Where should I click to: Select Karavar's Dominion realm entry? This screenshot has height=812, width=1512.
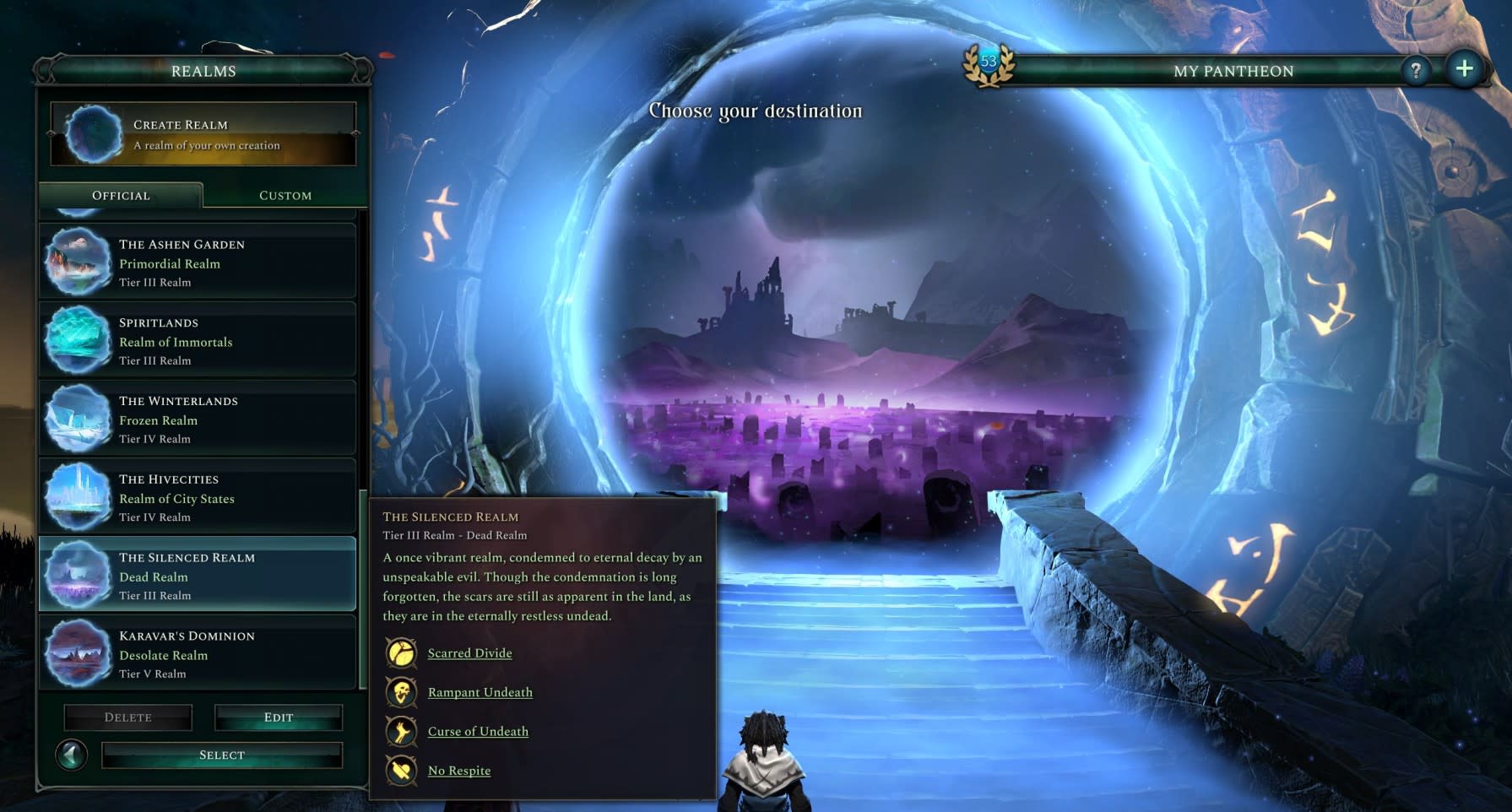pyautogui.click(x=197, y=654)
